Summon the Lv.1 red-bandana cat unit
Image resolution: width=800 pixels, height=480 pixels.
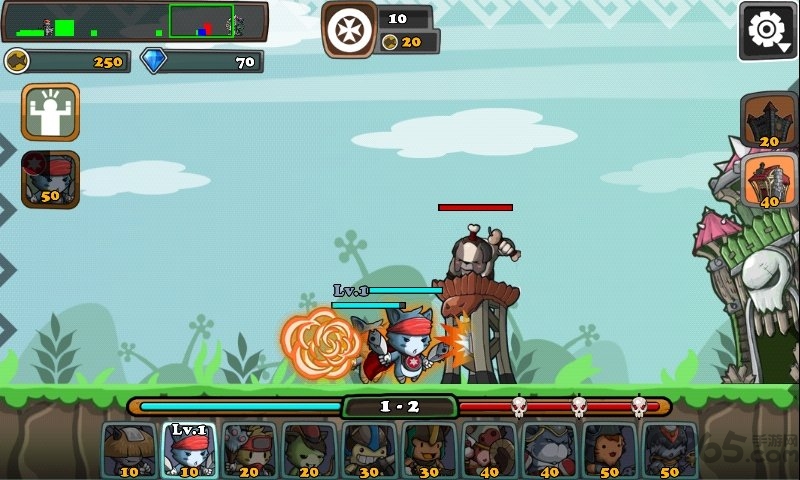189,450
